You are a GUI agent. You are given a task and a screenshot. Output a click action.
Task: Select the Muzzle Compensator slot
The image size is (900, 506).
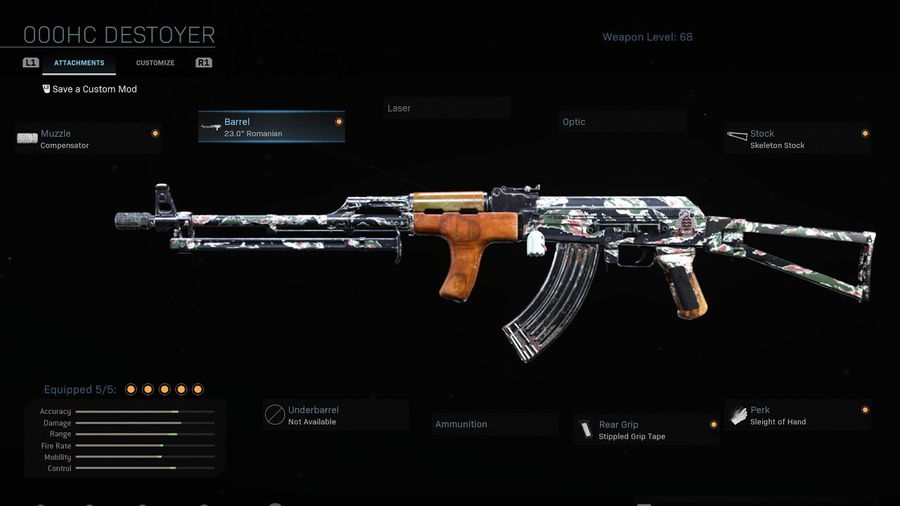pyautogui.click(x=88, y=139)
